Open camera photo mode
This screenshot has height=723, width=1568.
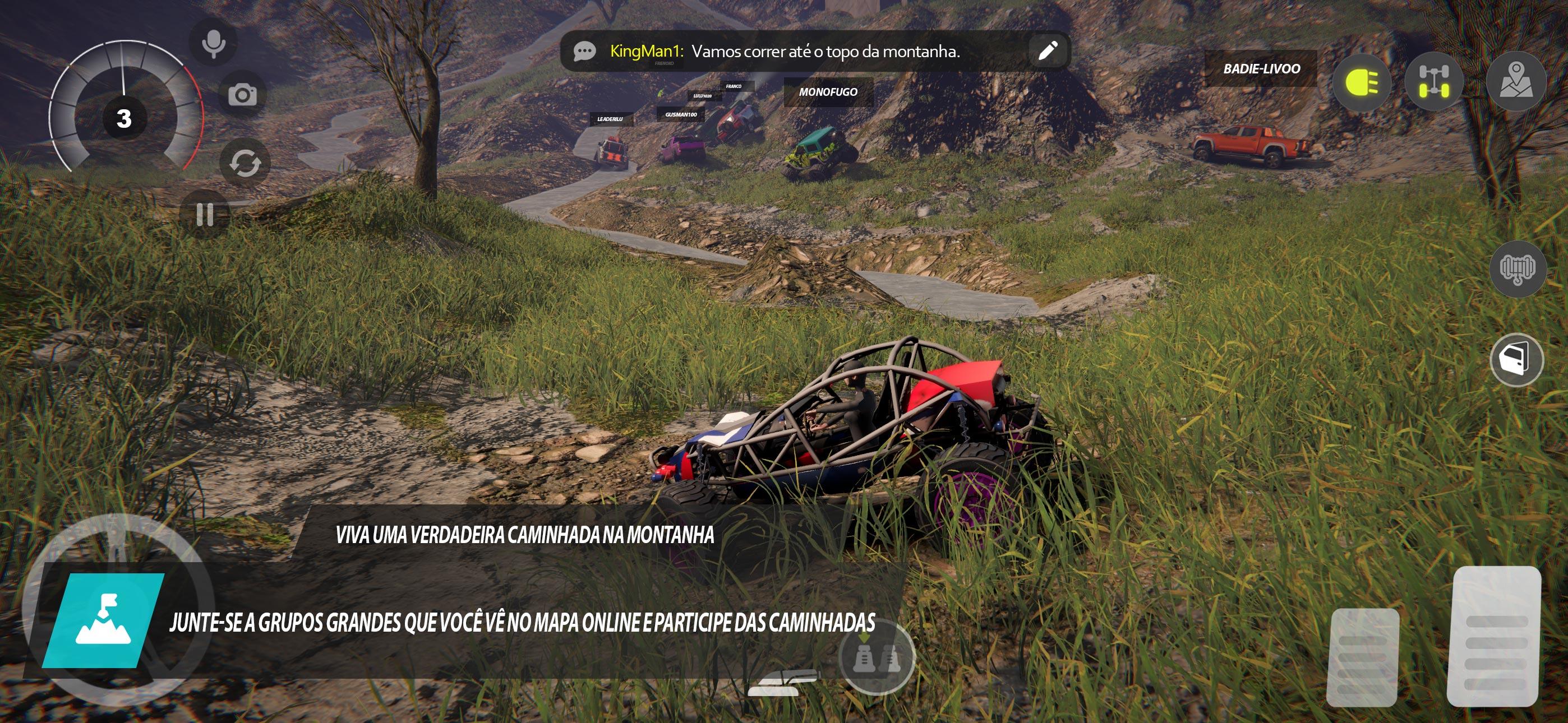[243, 95]
